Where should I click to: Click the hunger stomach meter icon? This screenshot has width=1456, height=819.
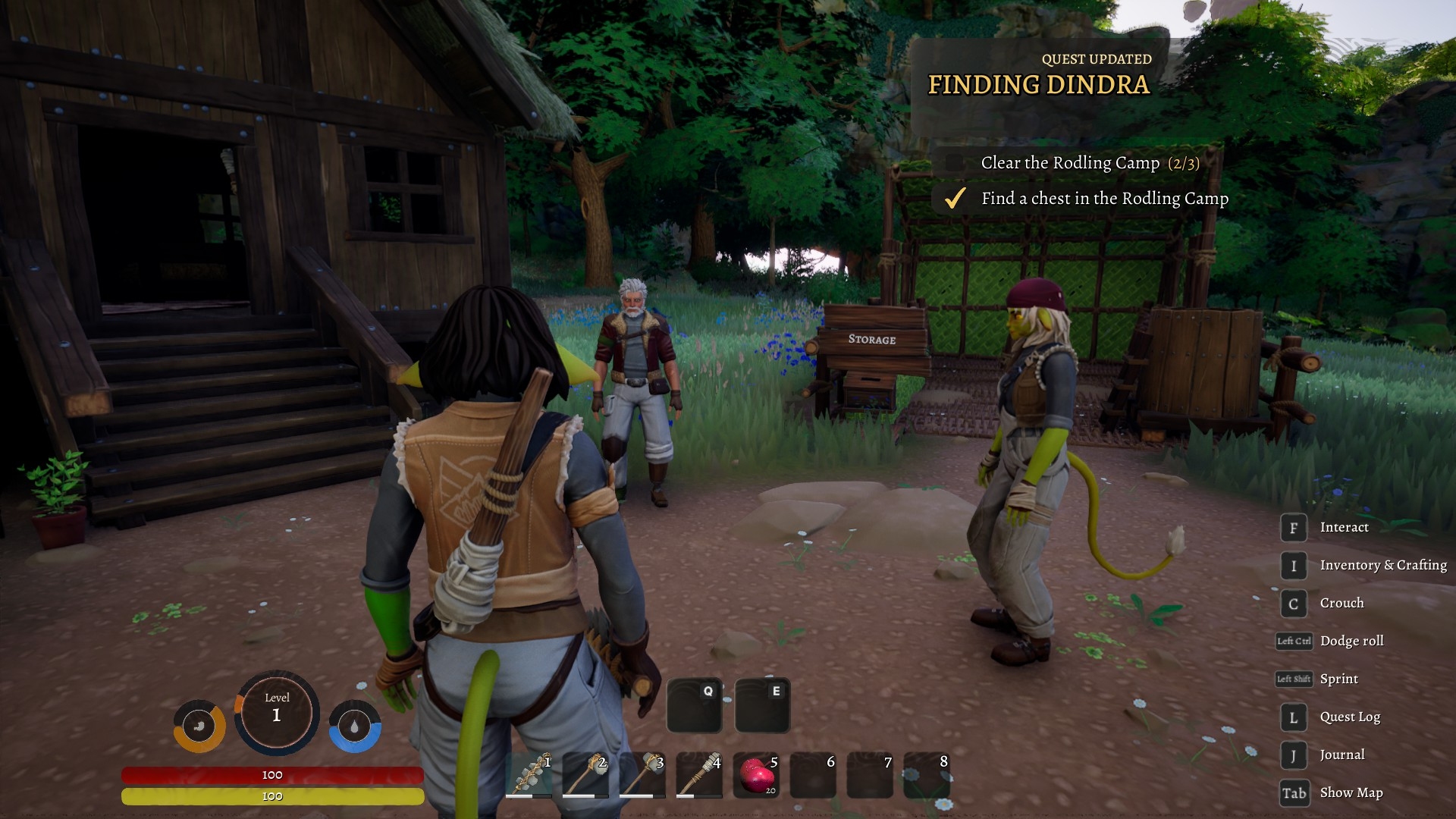point(199,726)
